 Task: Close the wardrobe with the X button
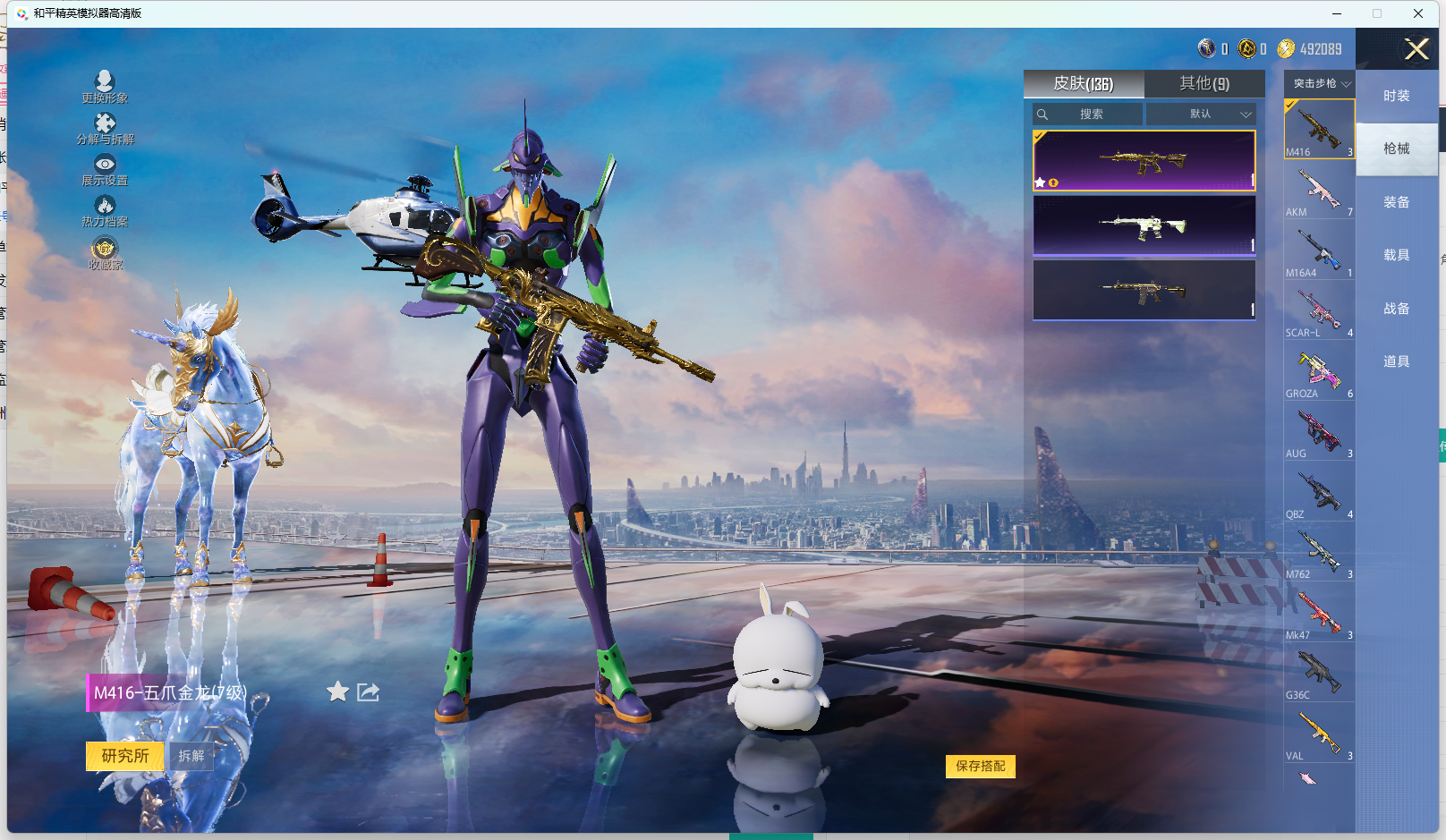coord(1416,49)
